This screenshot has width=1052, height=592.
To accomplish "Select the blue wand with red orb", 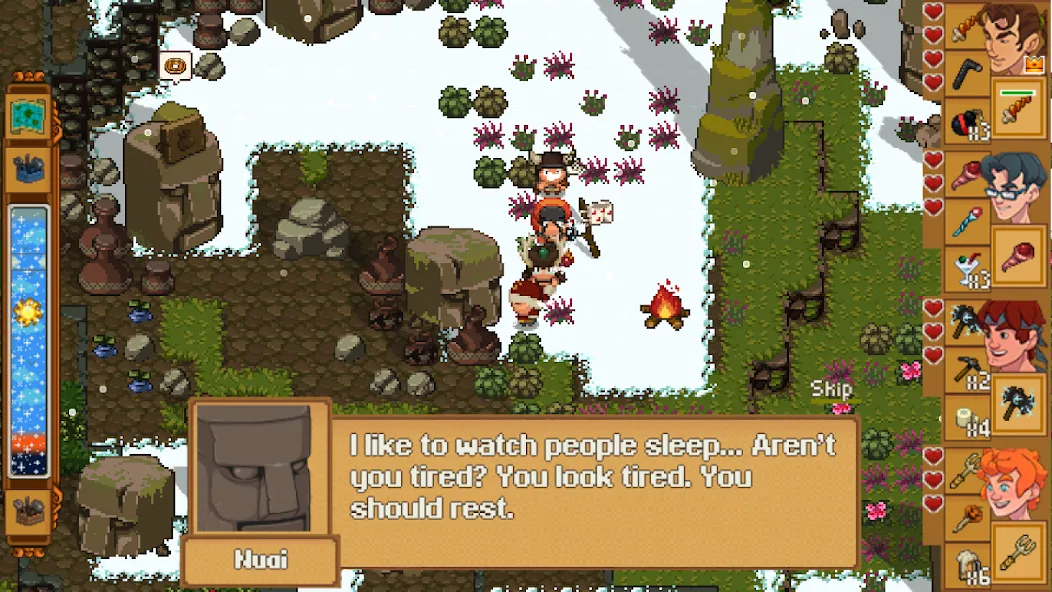I will tap(966, 221).
